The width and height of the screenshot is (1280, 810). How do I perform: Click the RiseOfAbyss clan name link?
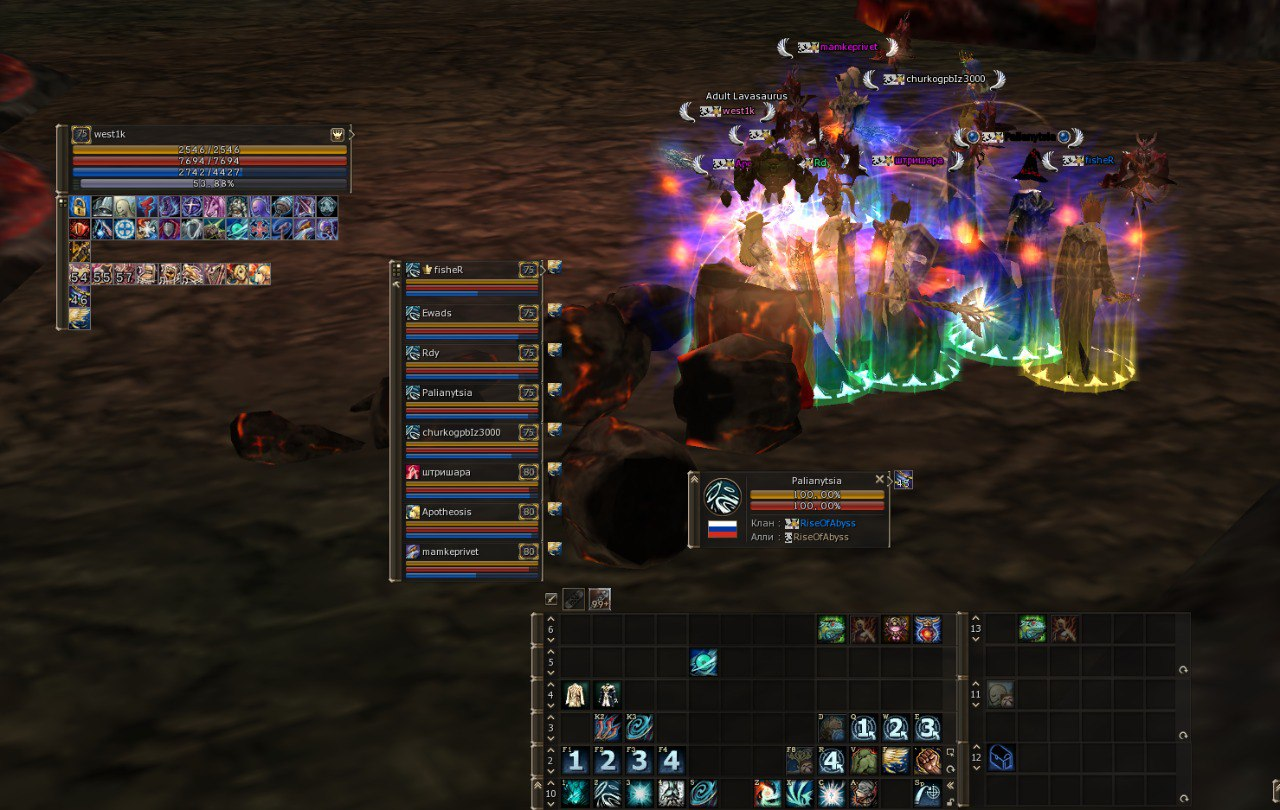coord(827,523)
